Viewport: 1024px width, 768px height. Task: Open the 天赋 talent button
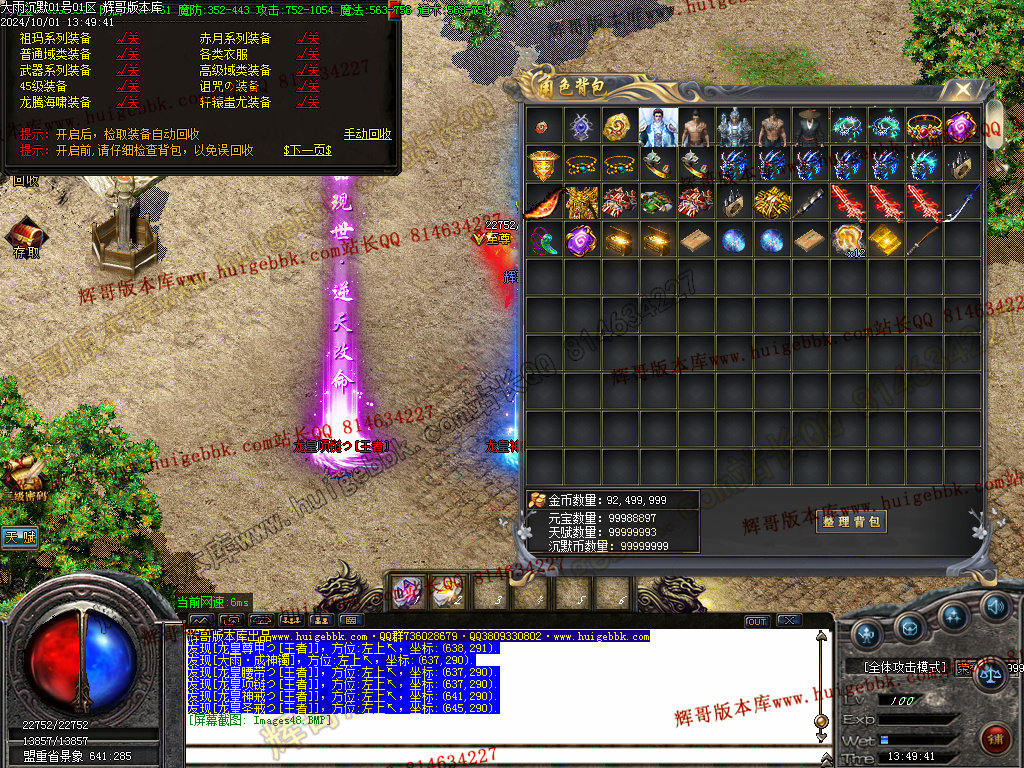[x=19, y=537]
